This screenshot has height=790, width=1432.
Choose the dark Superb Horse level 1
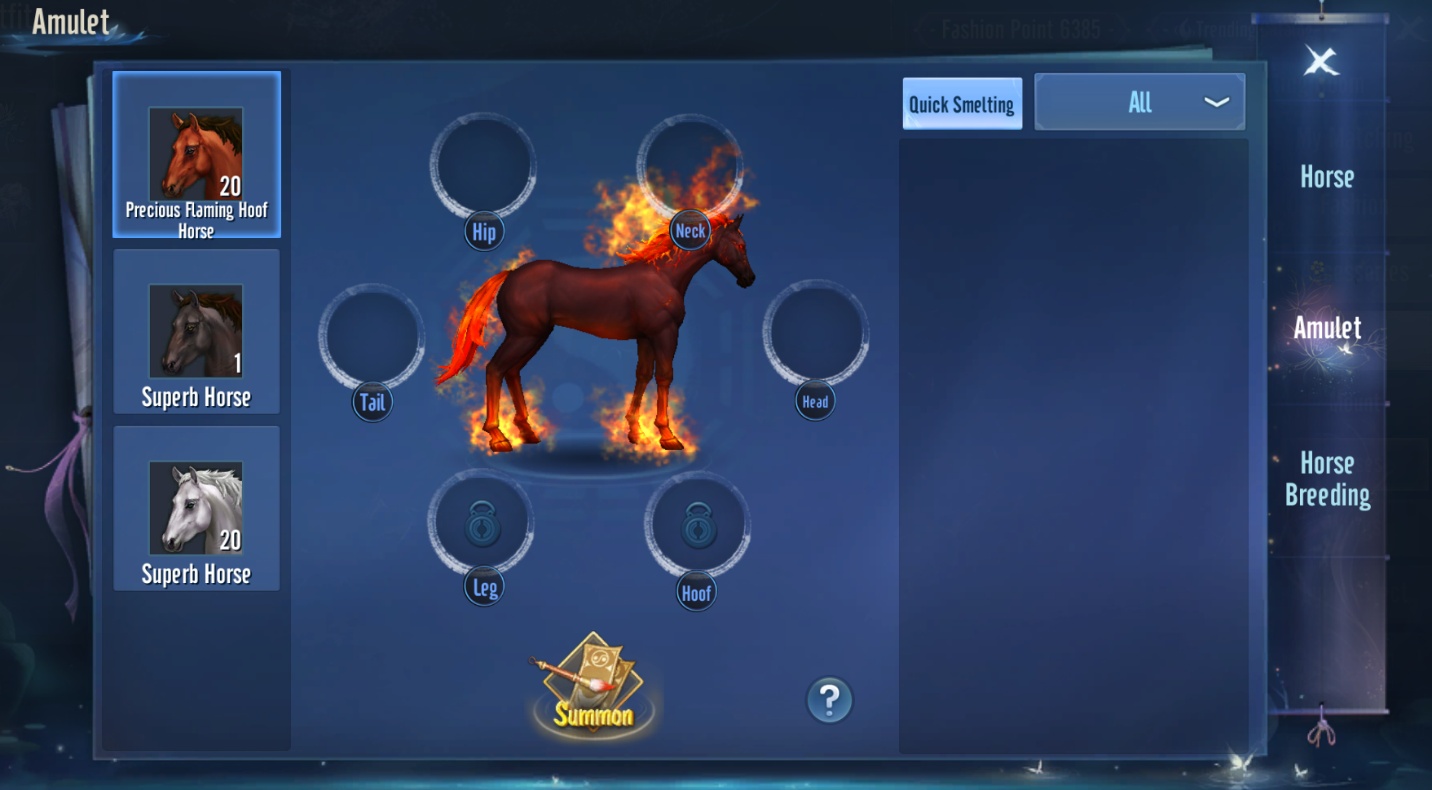coord(196,332)
